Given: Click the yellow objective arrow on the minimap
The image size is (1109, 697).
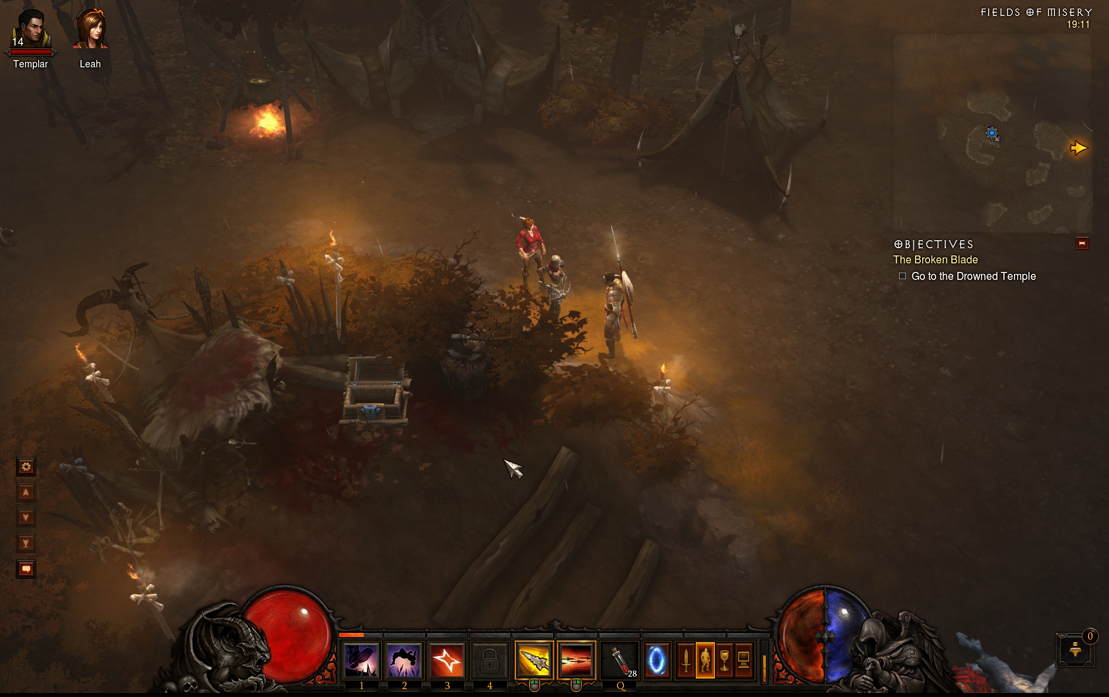Looking at the screenshot, I should [x=1078, y=148].
